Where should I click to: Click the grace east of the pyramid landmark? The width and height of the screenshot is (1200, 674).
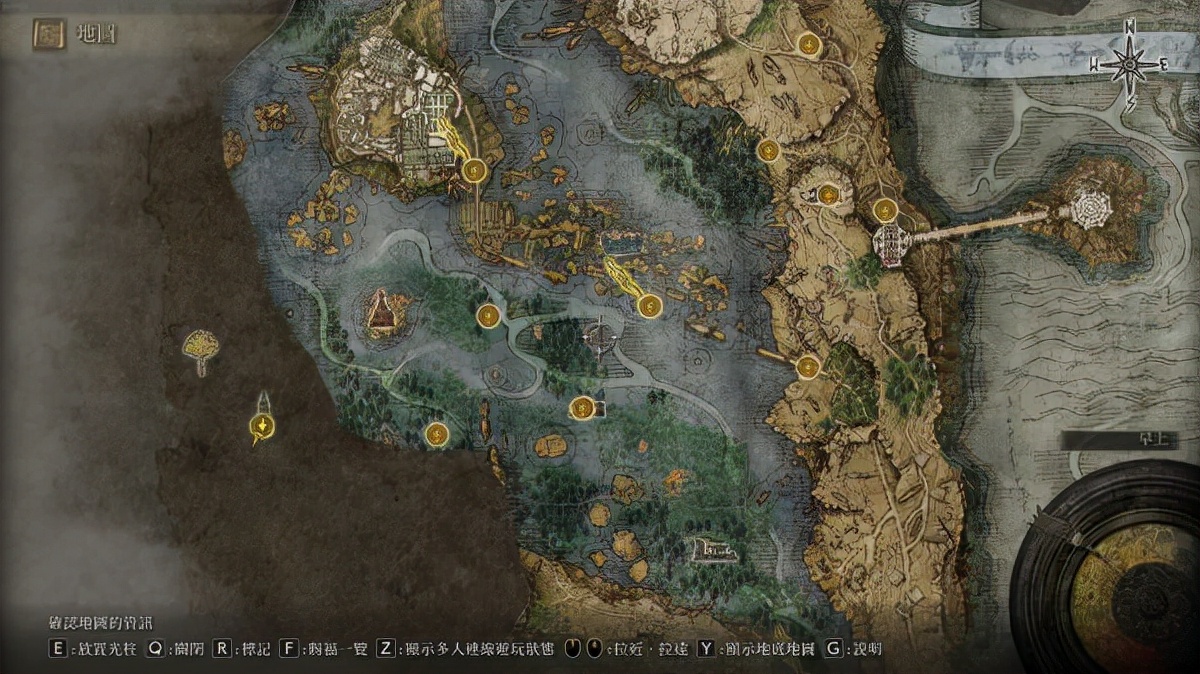click(488, 317)
